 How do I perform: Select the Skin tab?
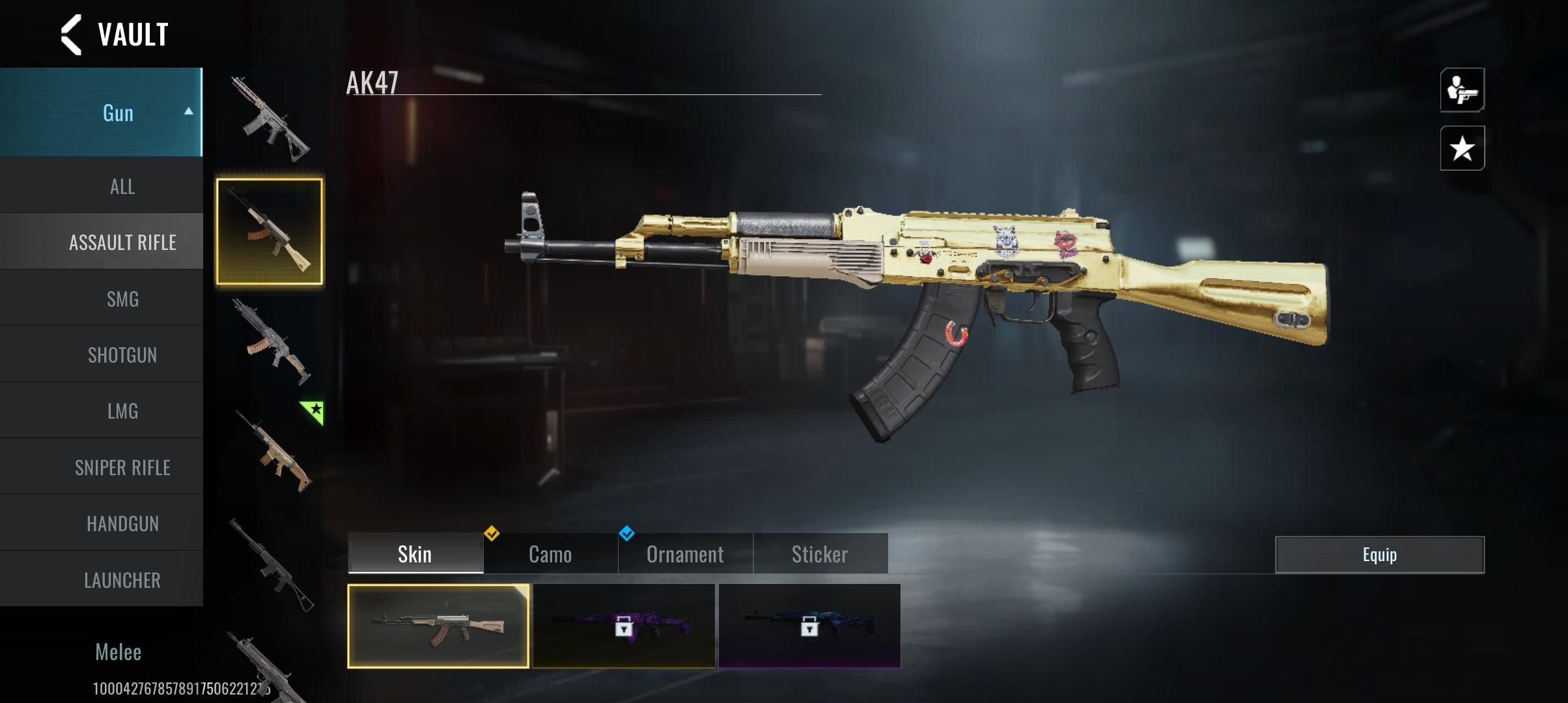(415, 554)
